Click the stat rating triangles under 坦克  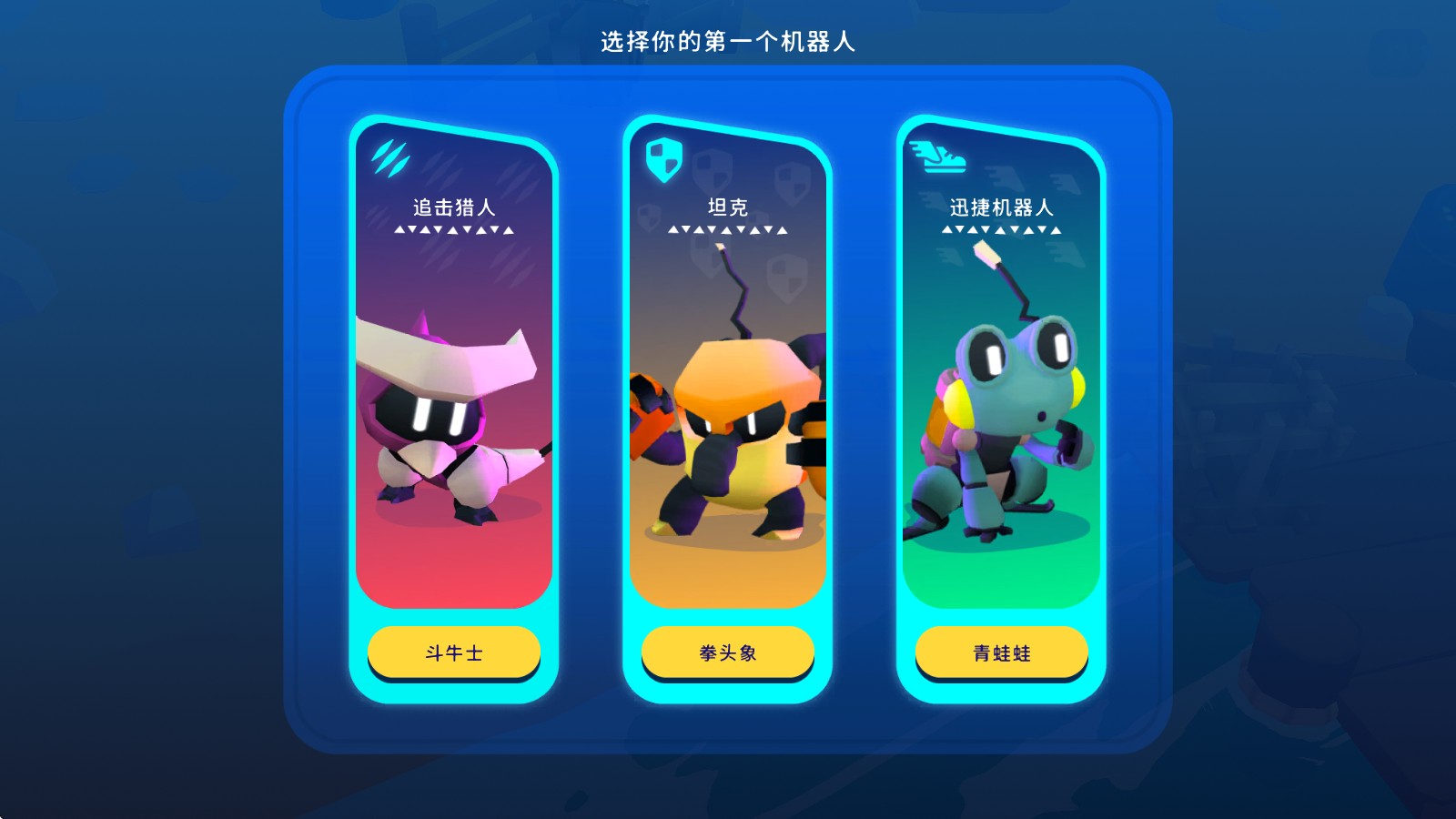[728, 229]
